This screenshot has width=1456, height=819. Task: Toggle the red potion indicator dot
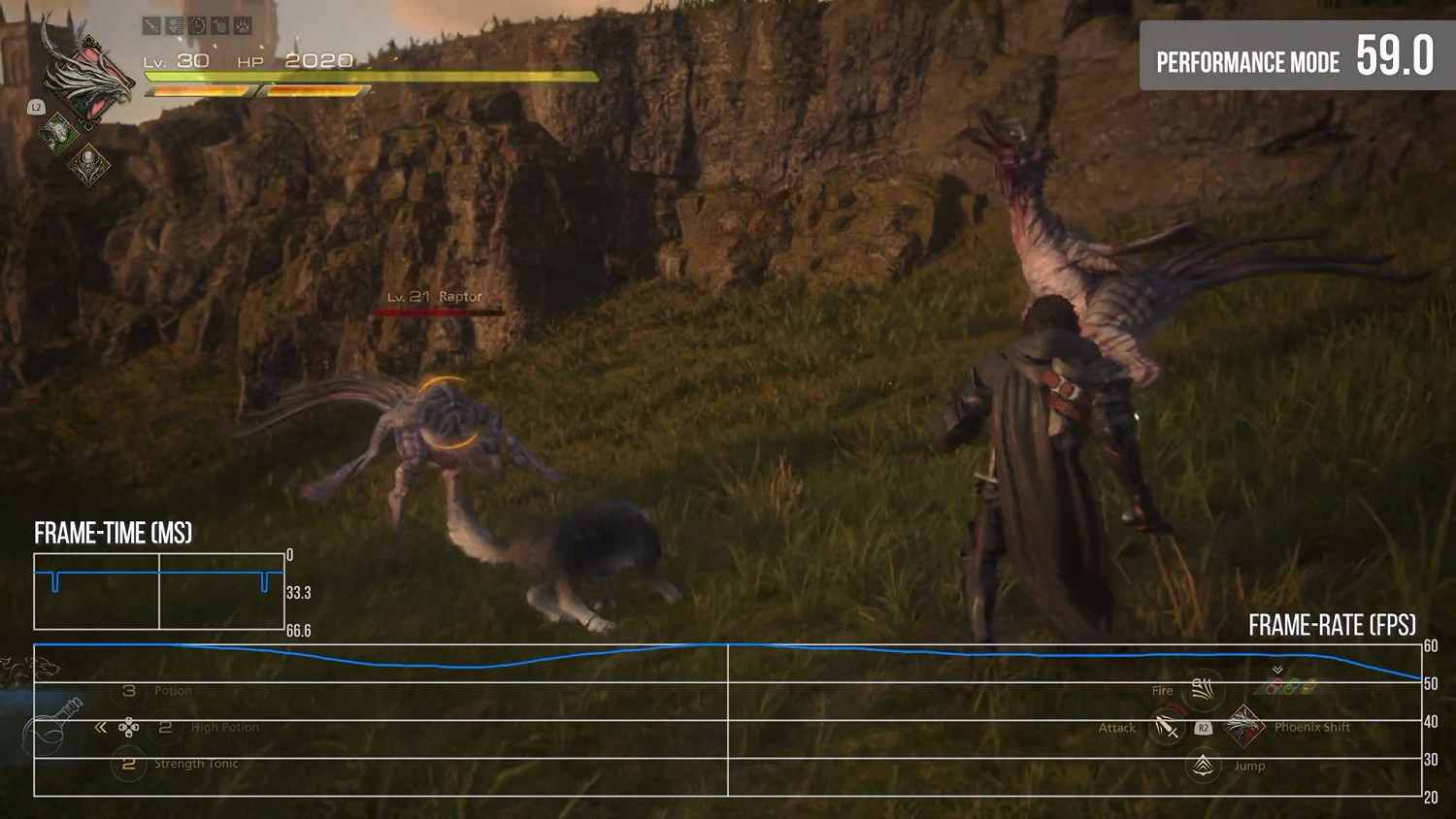1274,686
